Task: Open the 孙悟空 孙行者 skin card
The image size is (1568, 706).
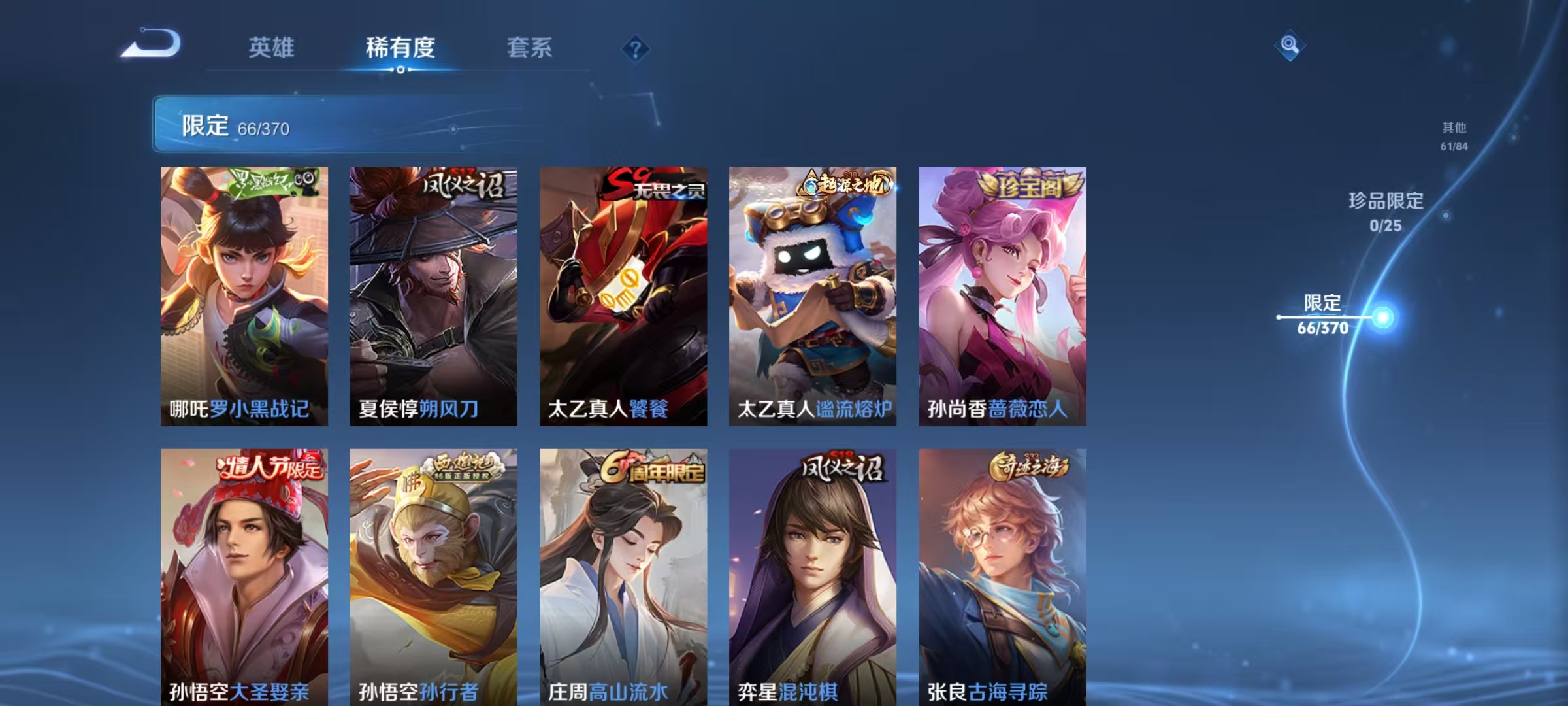Action: (x=433, y=575)
